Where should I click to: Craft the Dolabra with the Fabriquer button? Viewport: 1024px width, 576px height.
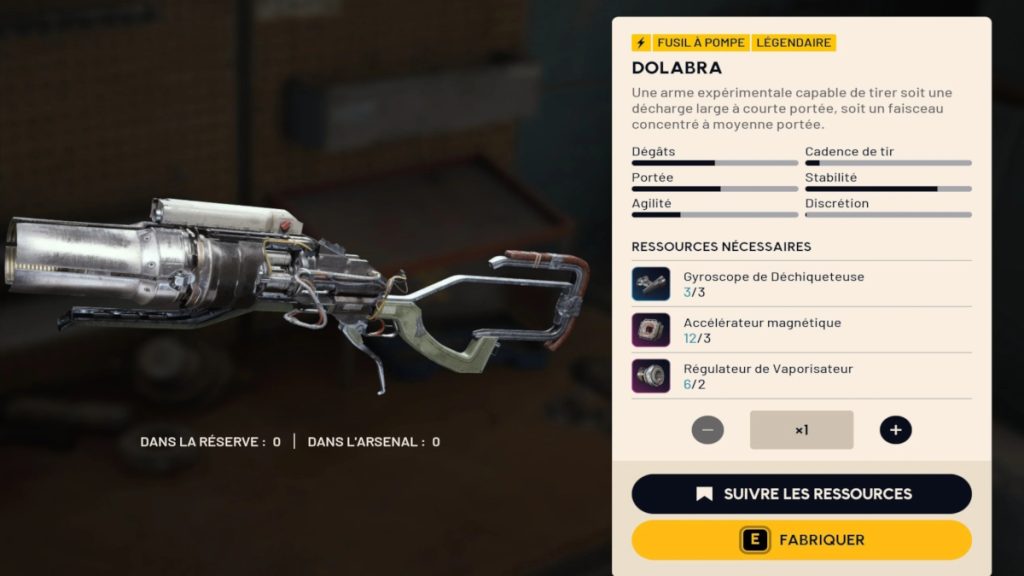click(x=801, y=540)
